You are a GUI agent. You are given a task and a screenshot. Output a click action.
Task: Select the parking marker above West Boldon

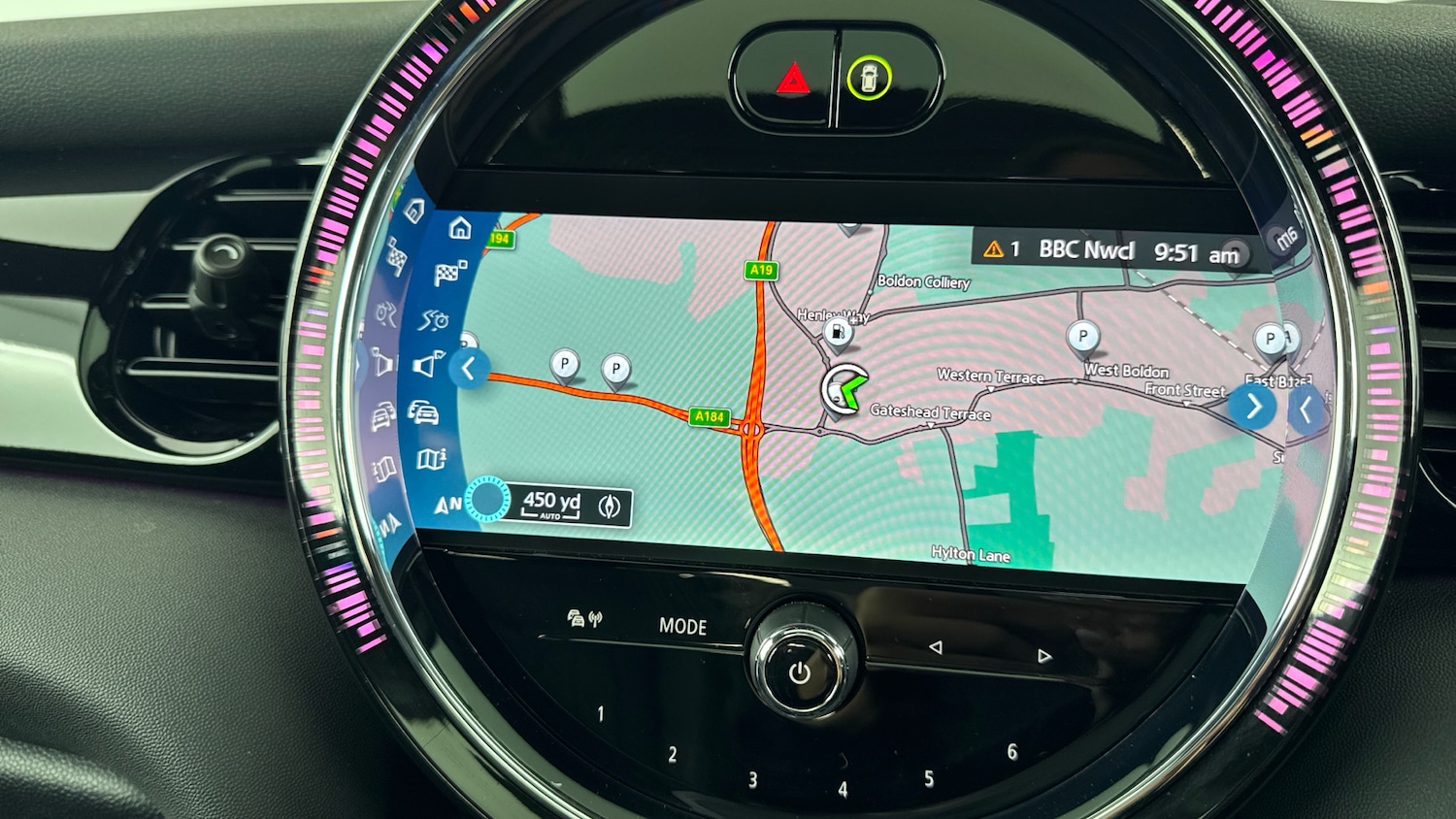tap(1082, 337)
